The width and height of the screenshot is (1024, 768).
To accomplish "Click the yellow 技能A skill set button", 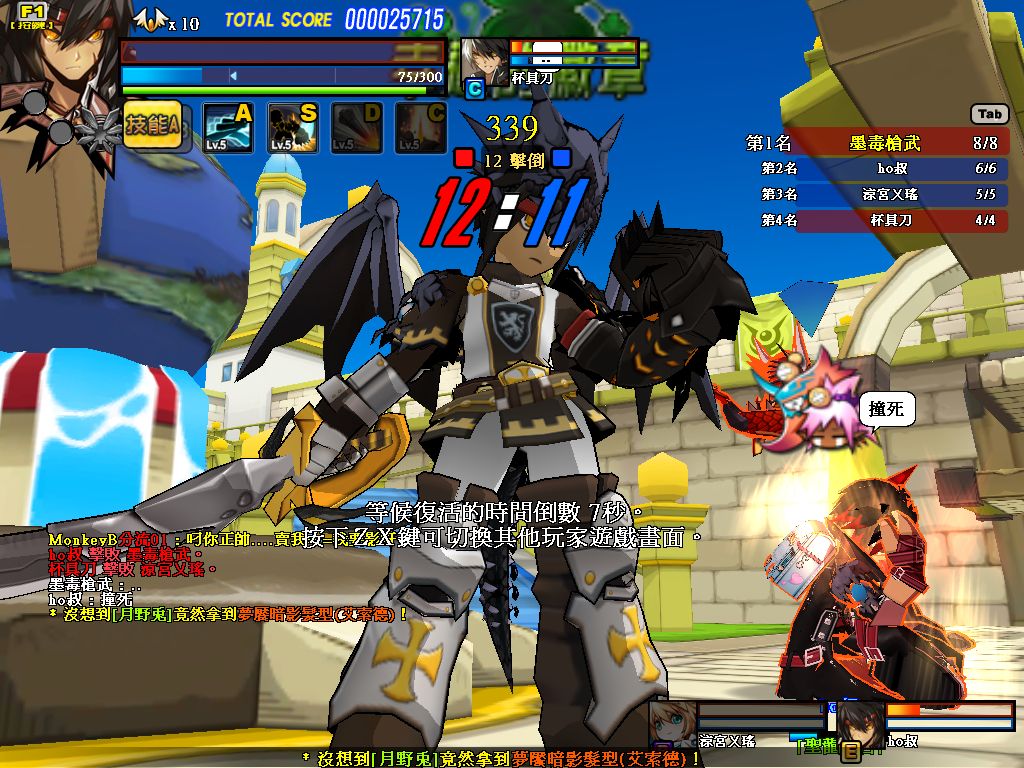I will (x=152, y=126).
